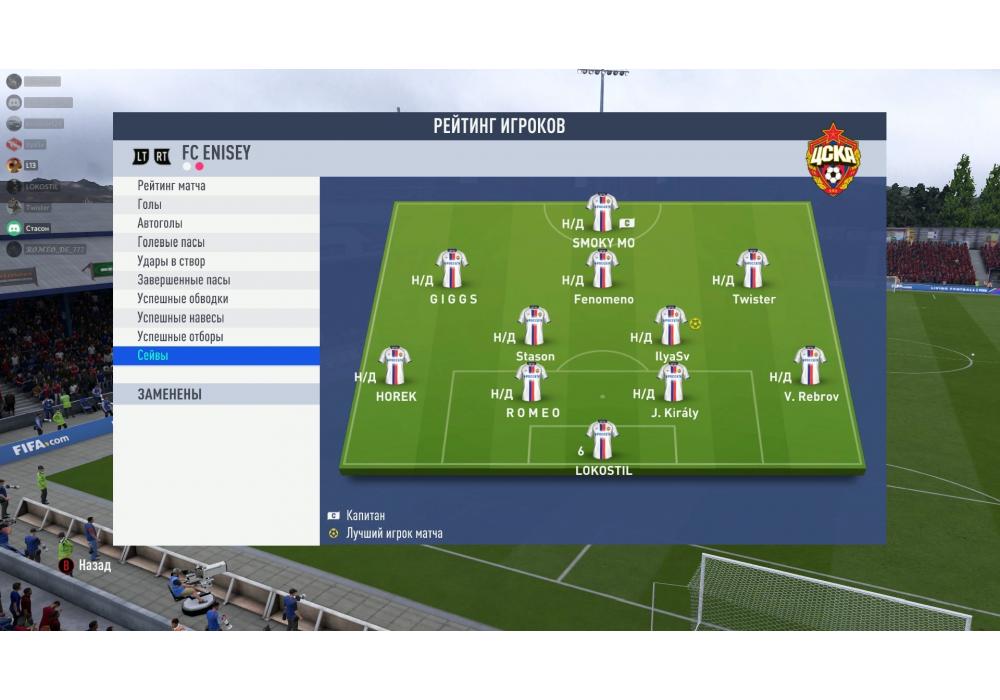Screen dimensions: 1000x700
Task: Select player Fenomeno on the formation
Action: [x=602, y=270]
